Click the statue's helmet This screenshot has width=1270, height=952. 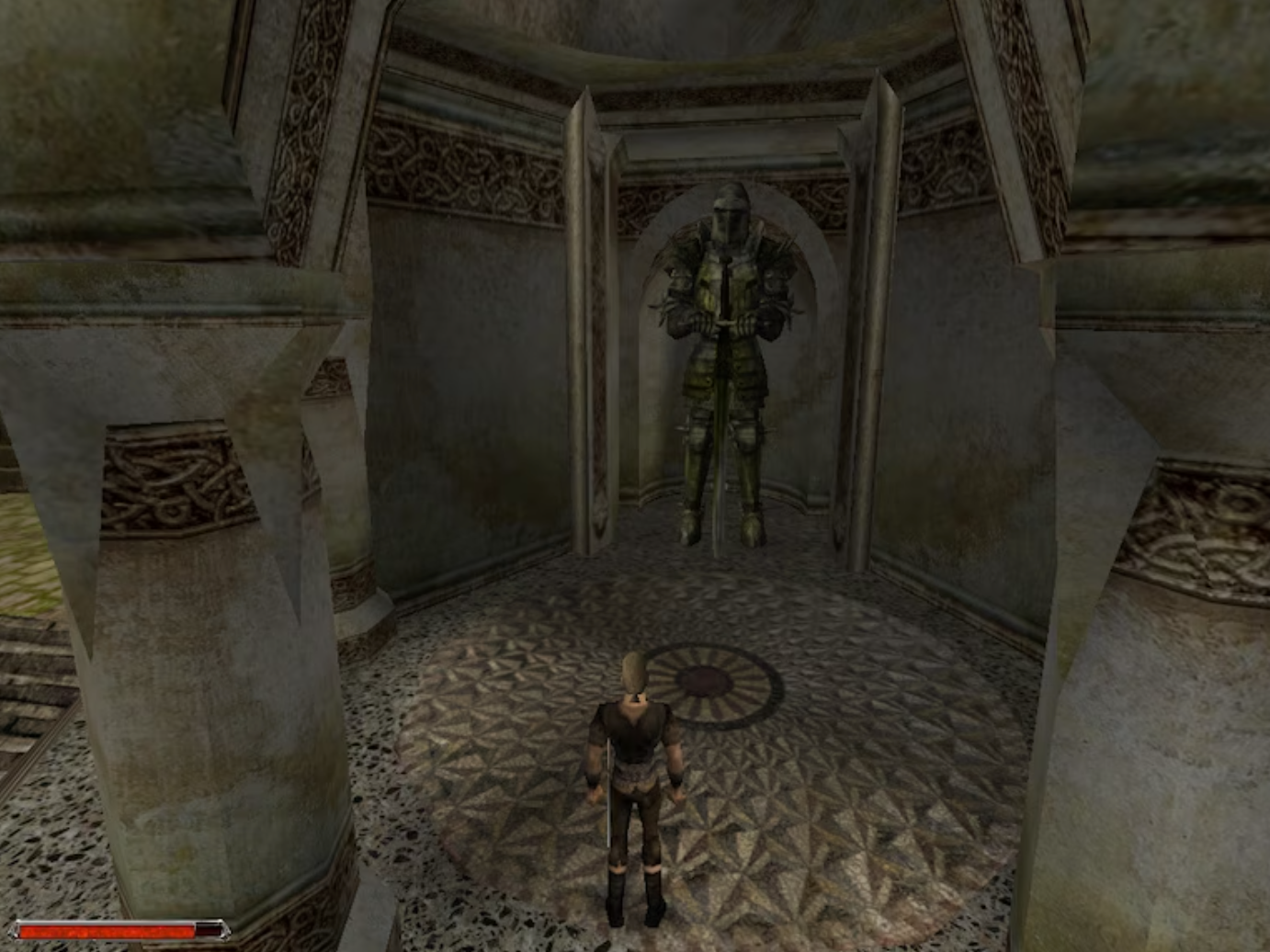(729, 211)
